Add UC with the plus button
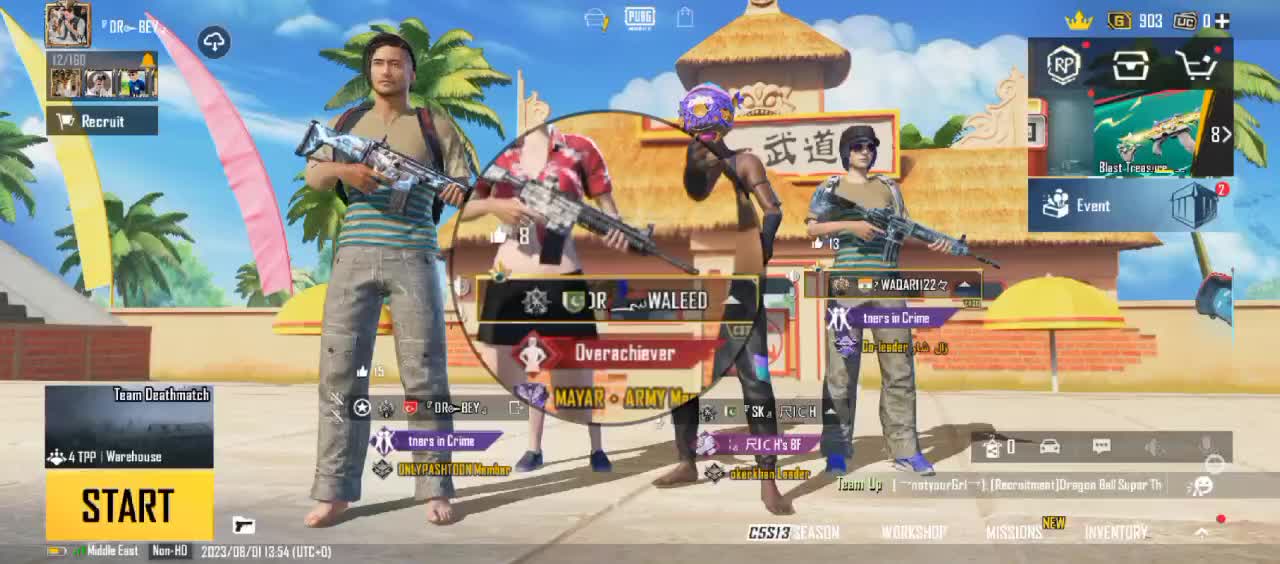 1222,20
